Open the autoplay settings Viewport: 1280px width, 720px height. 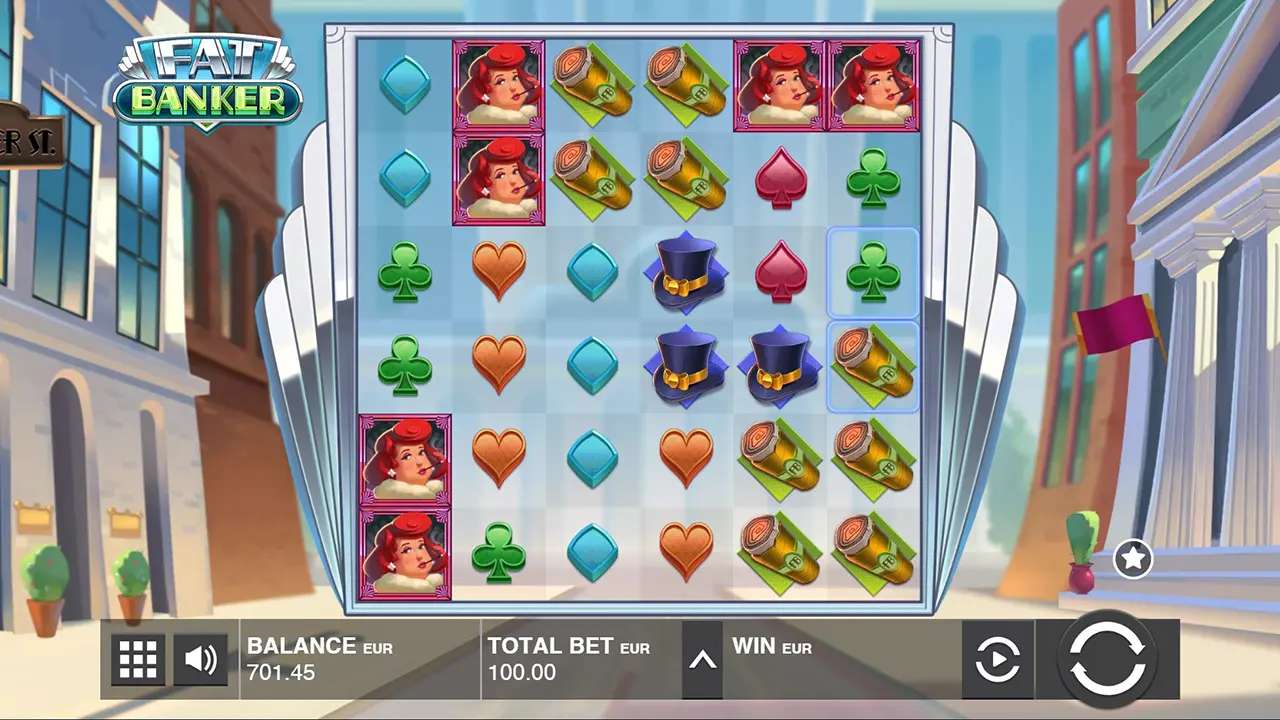click(x=997, y=660)
